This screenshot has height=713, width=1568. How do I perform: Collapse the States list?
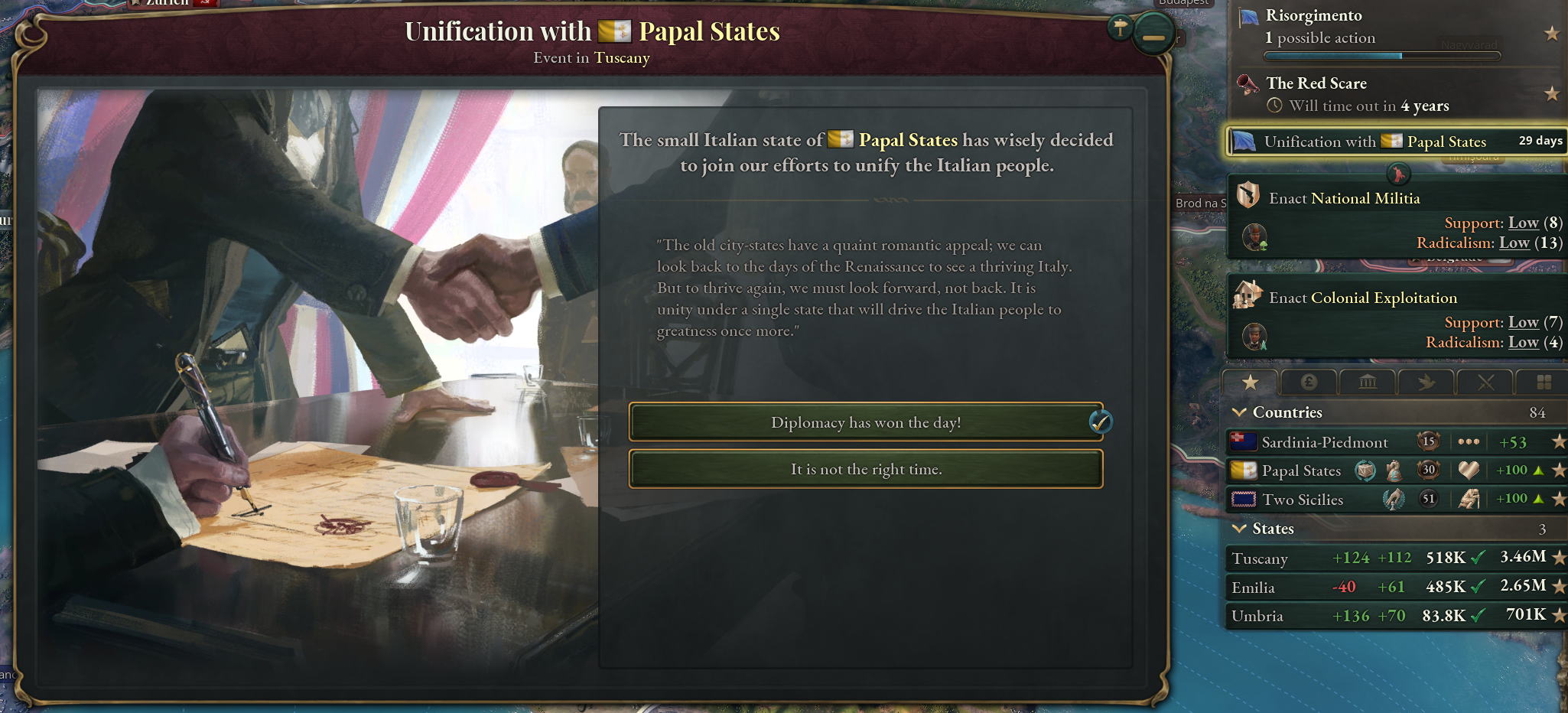(x=1240, y=529)
